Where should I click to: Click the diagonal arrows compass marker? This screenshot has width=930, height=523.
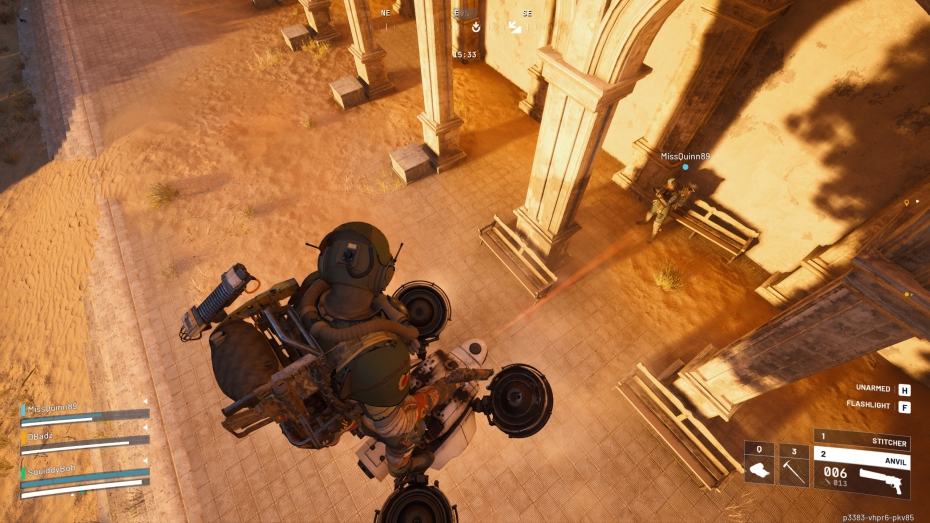coord(516,27)
